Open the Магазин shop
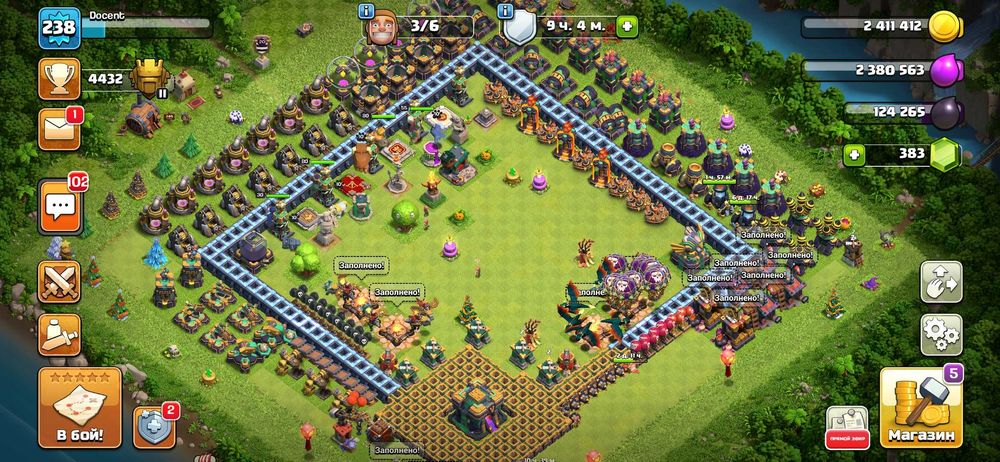Image resolution: width=1000 pixels, height=462 pixels. pos(920,407)
